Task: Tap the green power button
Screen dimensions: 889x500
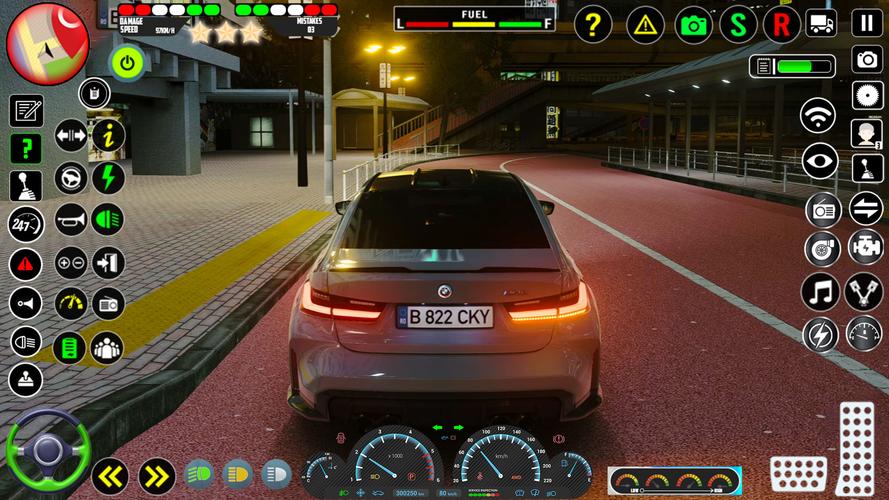Action: tap(127, 63)
